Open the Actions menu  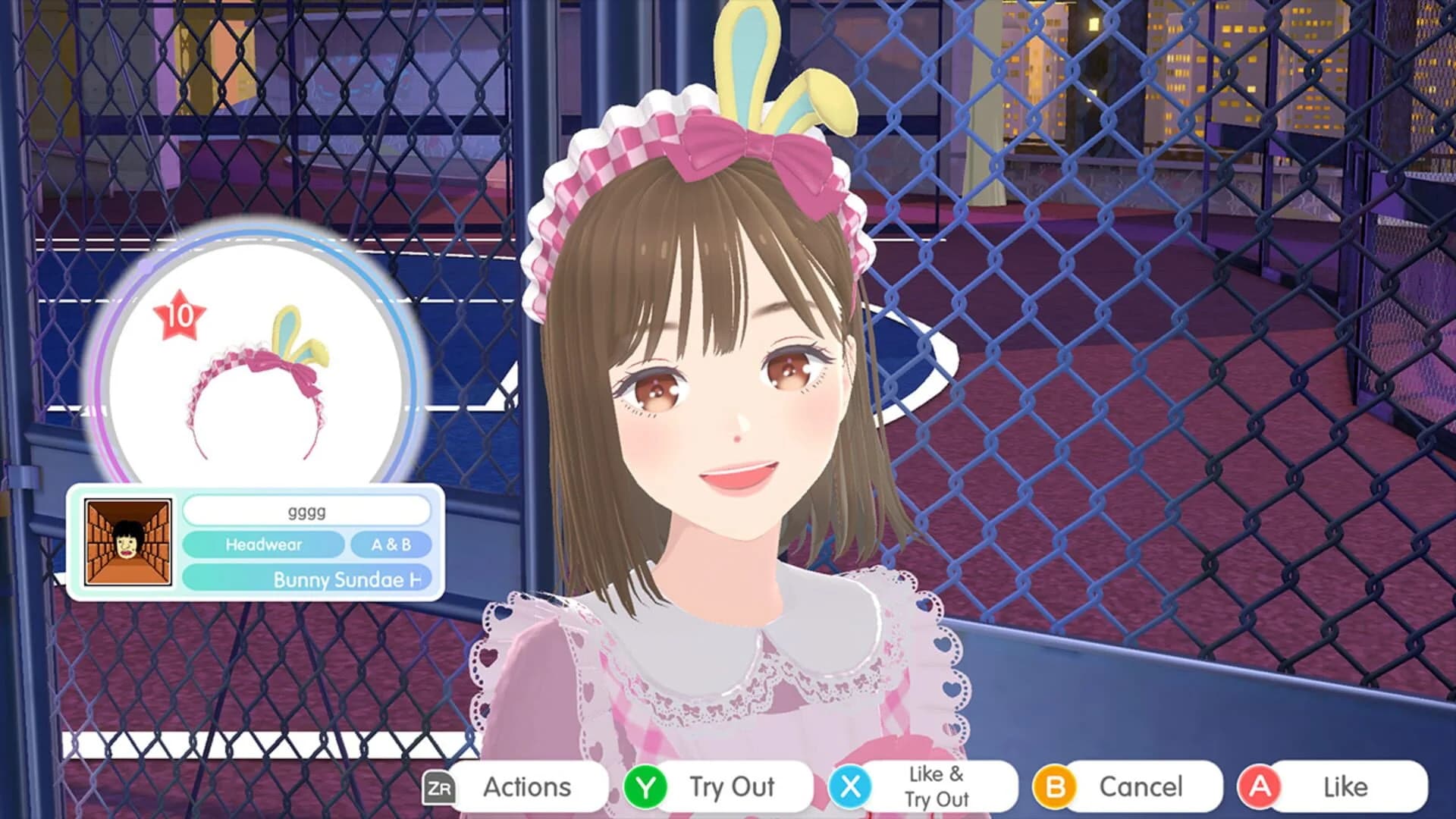pyautogui.click(x=526, y=786)
